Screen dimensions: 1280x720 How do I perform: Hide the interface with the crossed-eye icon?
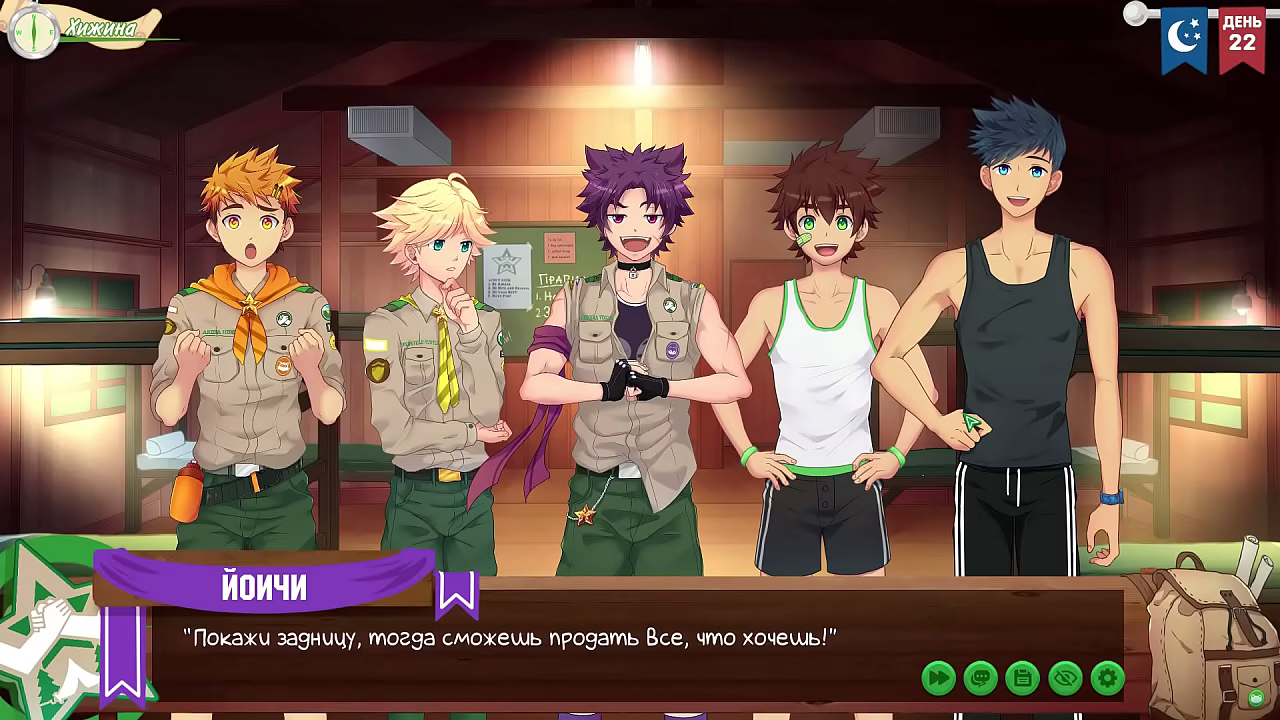[x=1063, y=676]
